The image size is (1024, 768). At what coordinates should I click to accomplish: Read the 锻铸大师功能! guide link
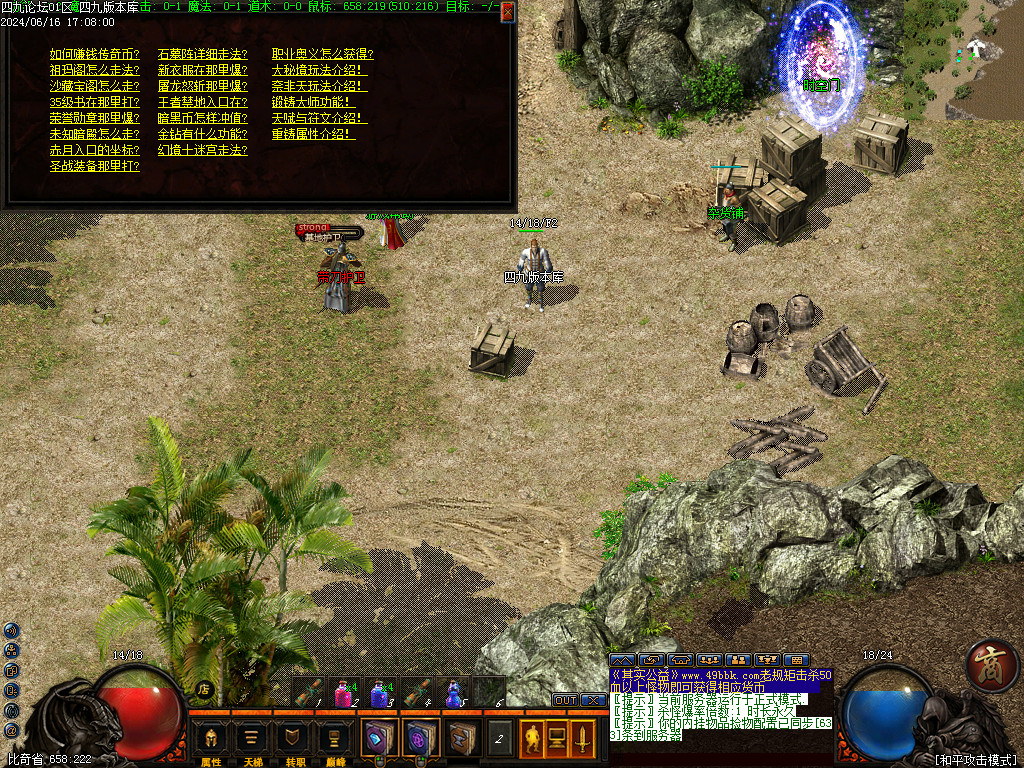pyautogui.click(x=313, y=102)
